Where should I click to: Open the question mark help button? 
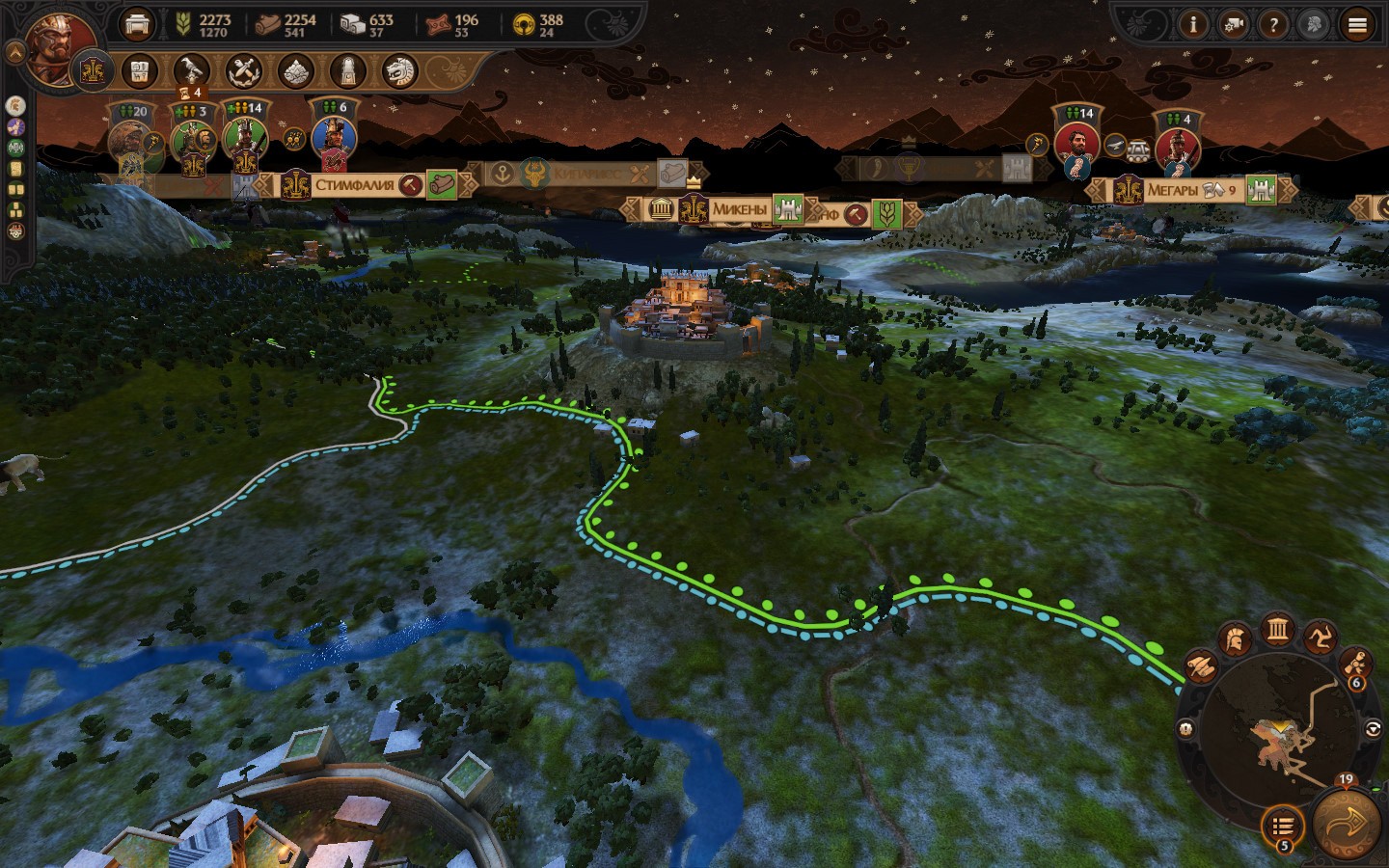tap(1273, 25)
